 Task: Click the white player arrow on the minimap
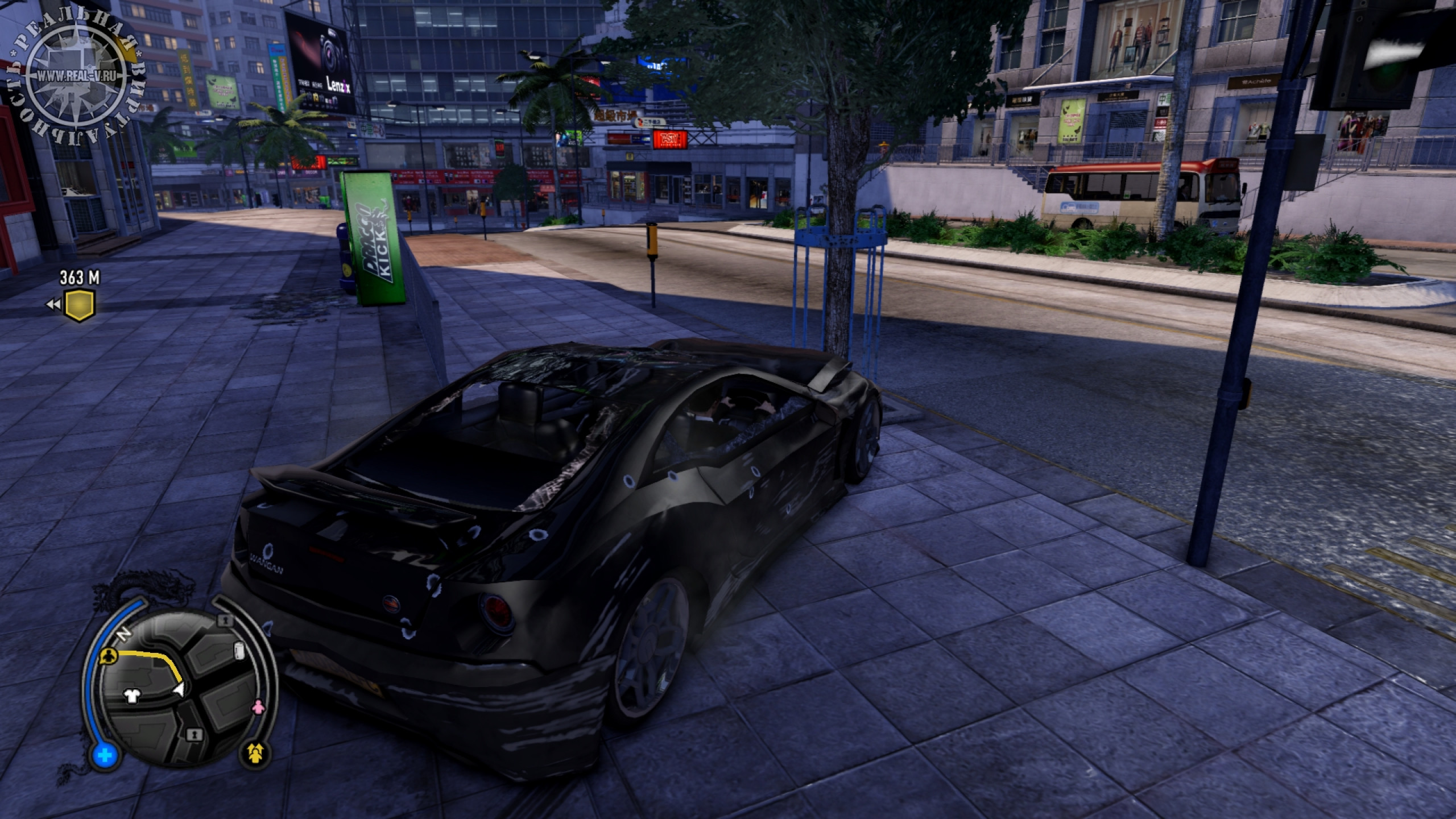[x=180, y=690]
